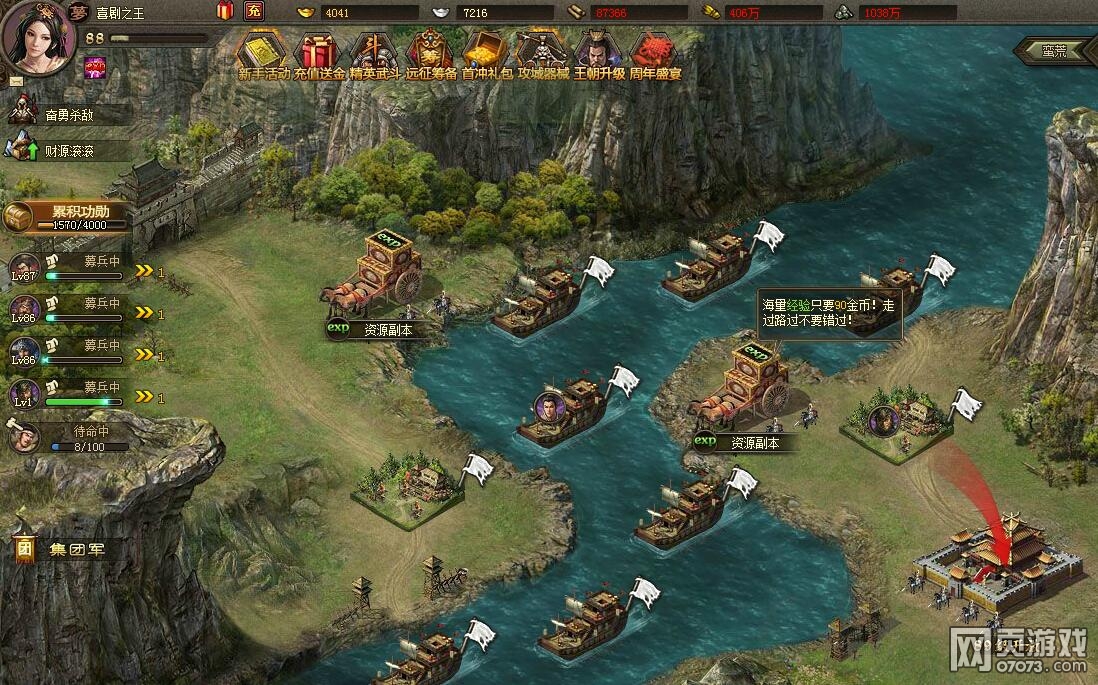Open the 充值送金 gift box event
The image size is (1098, 685).
click(x=319, y=53)
